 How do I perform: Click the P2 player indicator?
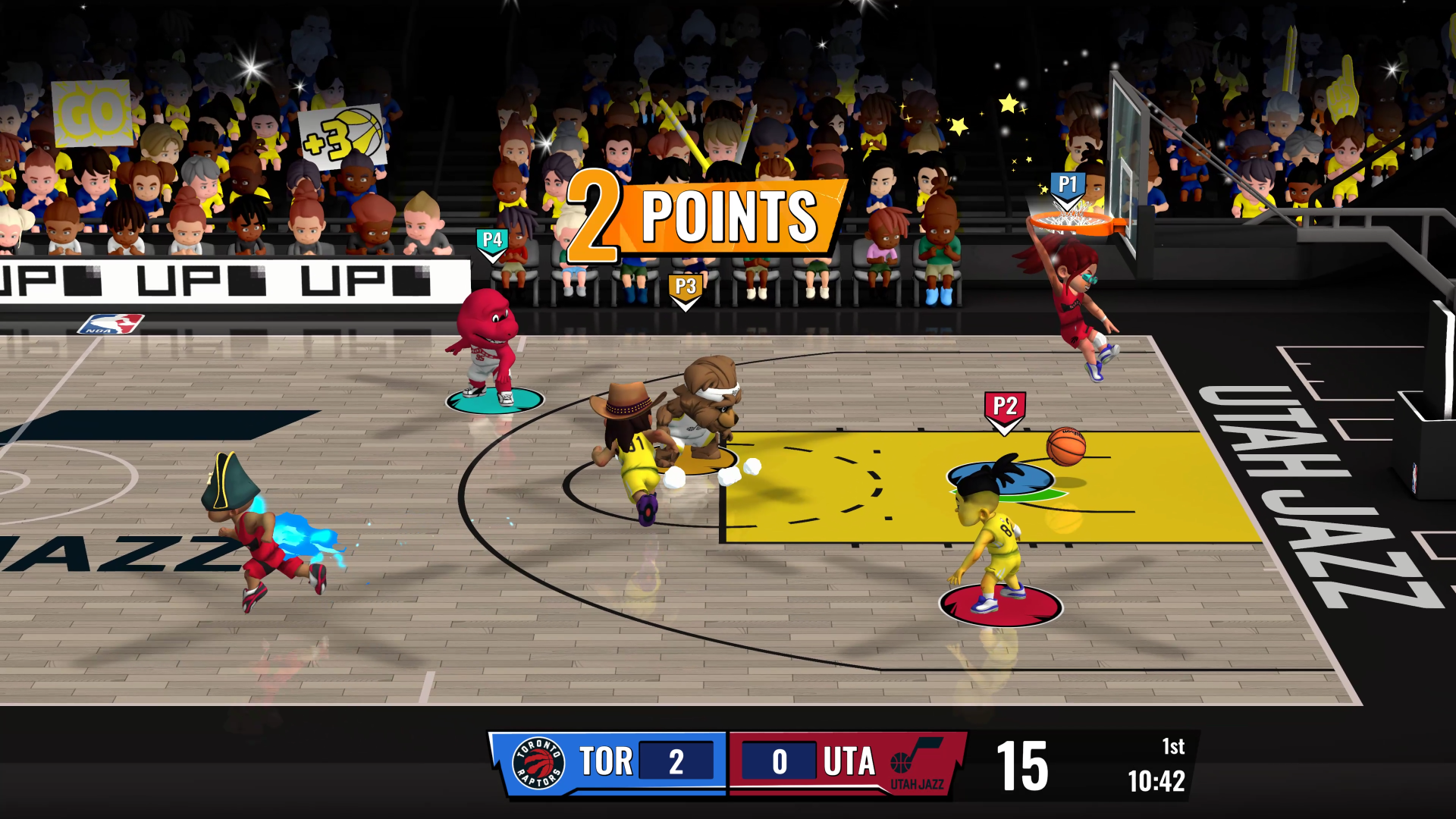tap(1006, 405)
